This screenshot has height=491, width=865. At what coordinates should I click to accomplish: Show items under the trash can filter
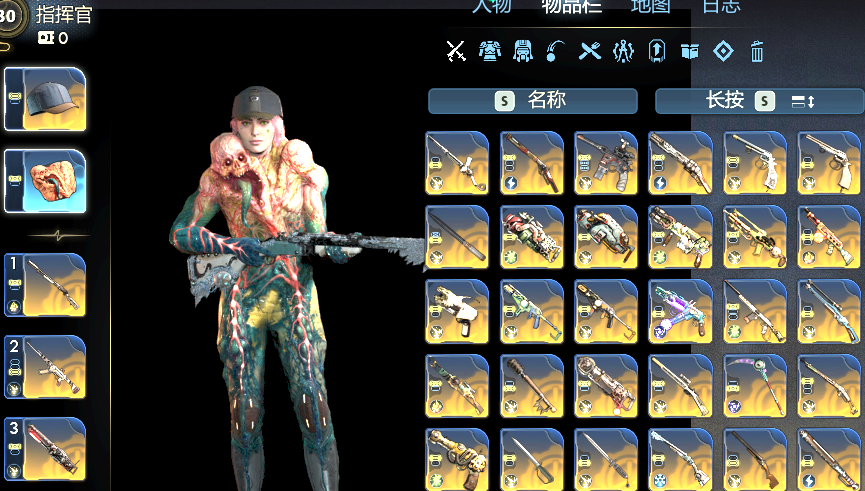pos(757,50)
